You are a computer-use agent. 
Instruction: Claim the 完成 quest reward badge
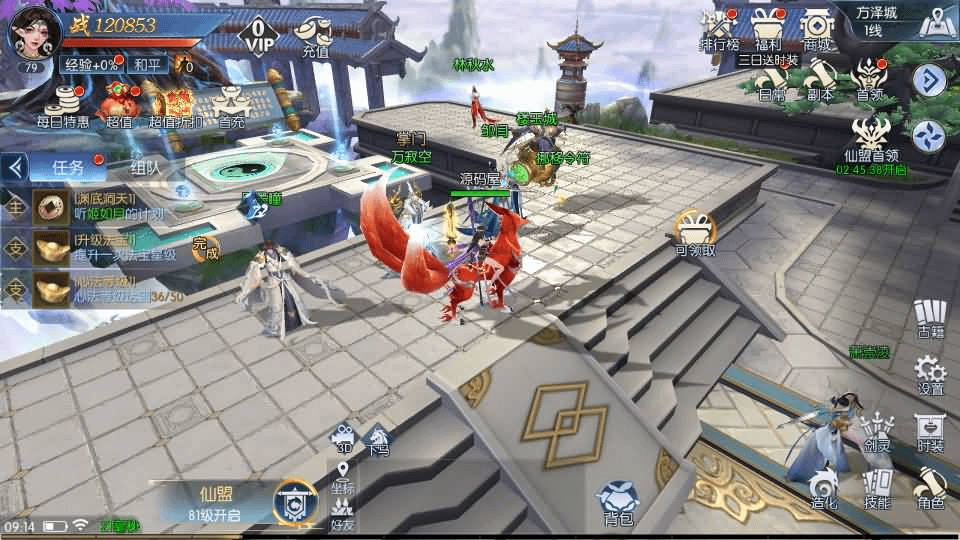[x=205, y=246]
